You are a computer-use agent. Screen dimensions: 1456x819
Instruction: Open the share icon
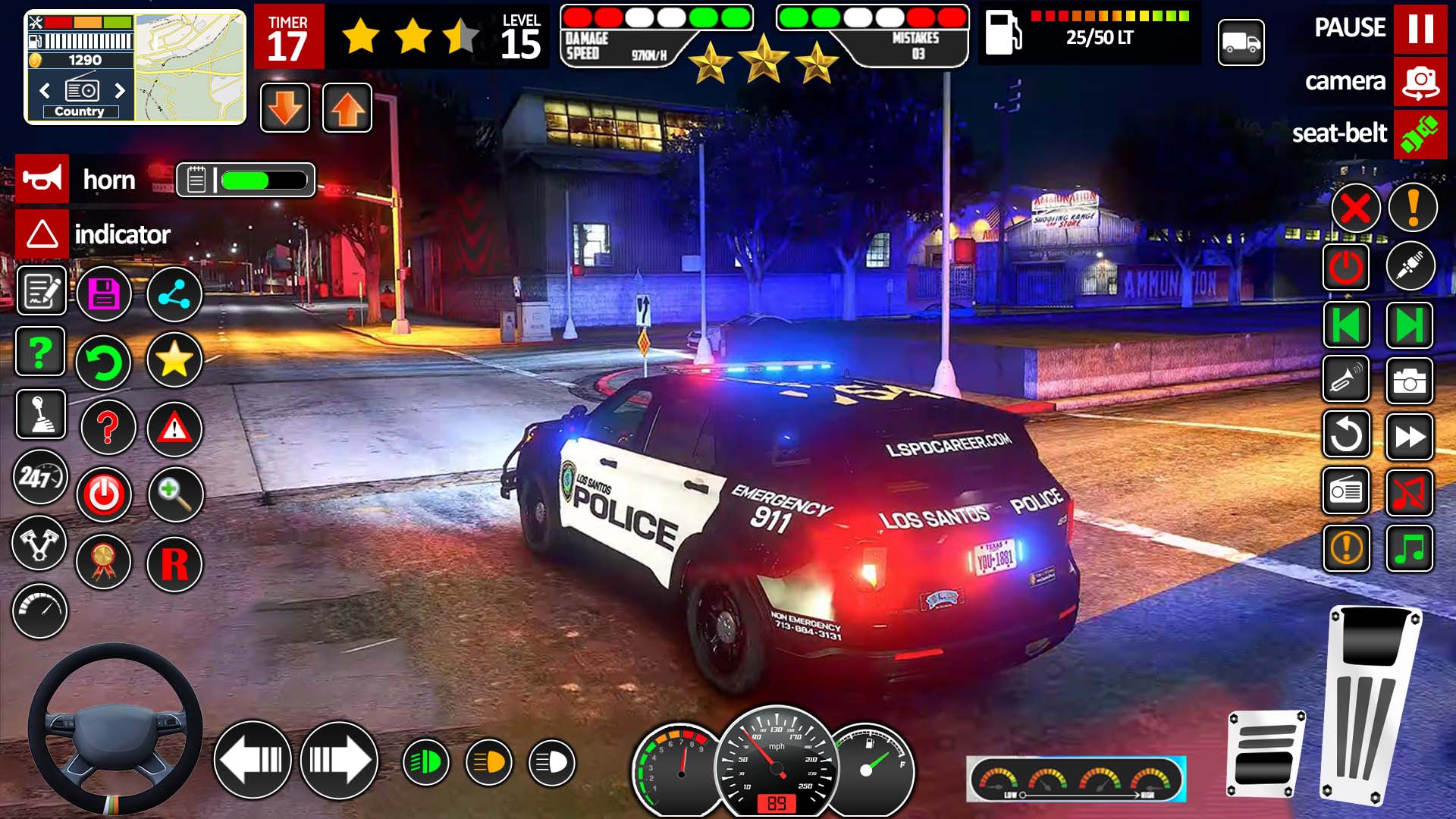pyautogui.click(x=174, y=294)
